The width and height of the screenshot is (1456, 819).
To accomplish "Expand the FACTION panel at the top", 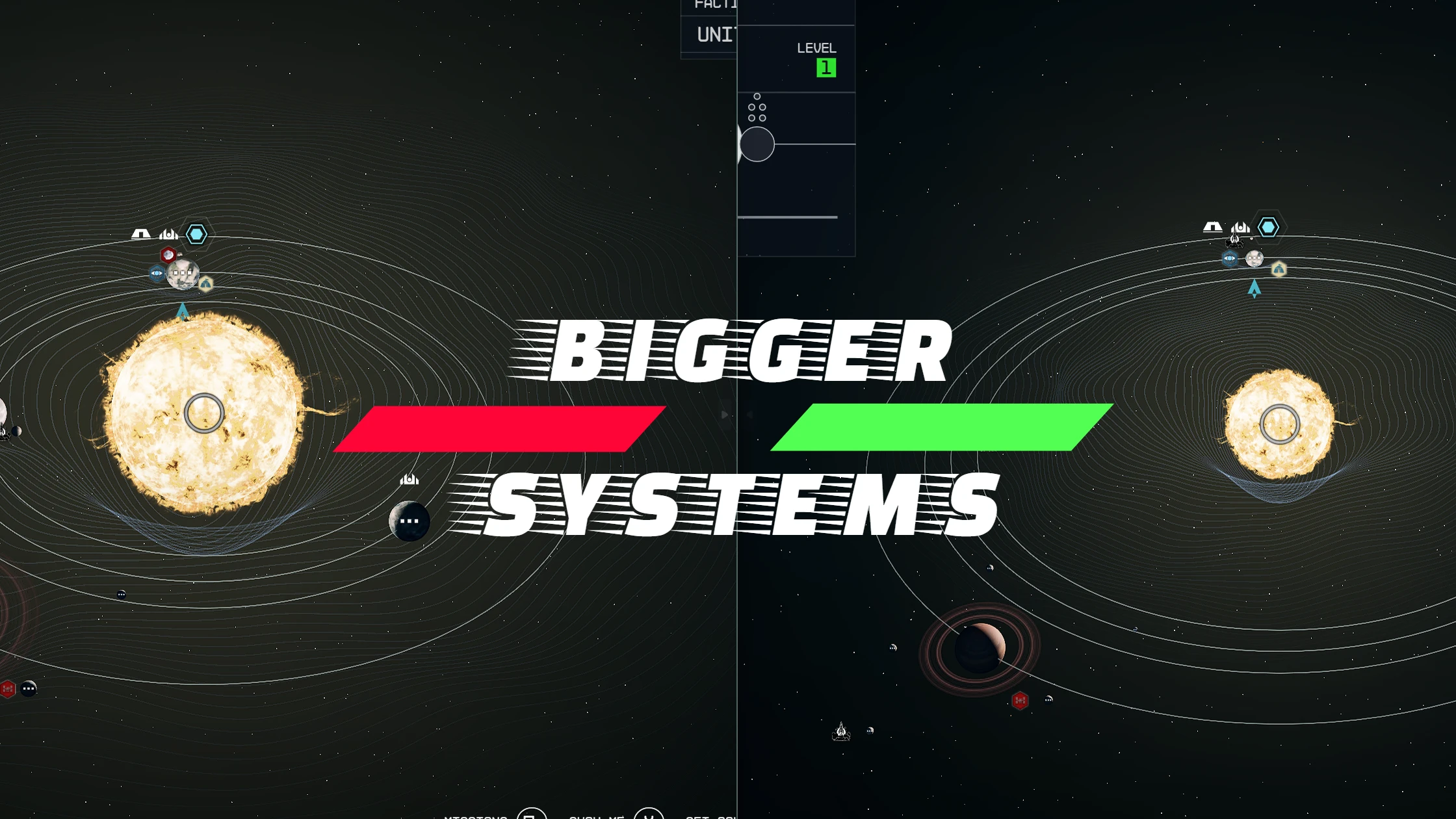I will (x=715, y=4).
